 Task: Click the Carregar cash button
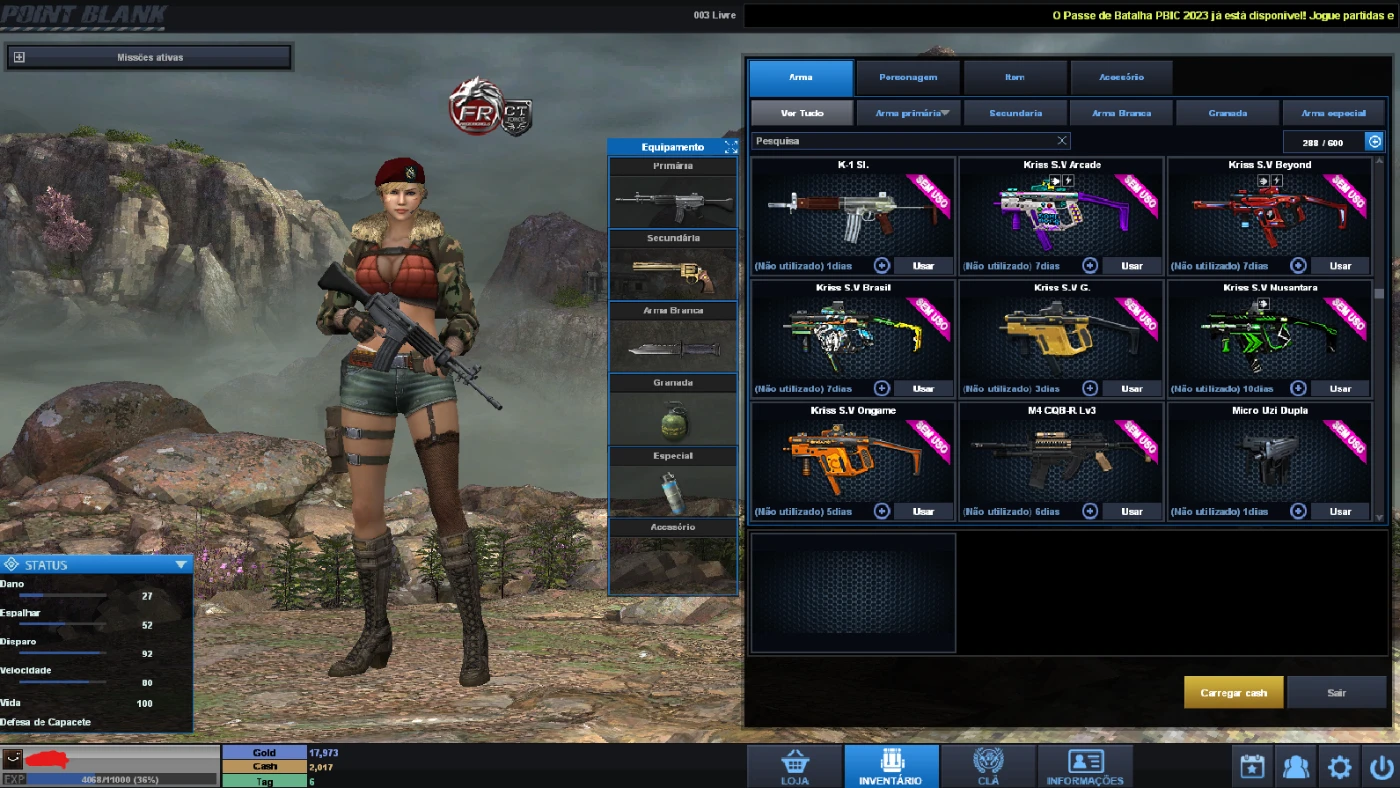[x=1233, y=691]
